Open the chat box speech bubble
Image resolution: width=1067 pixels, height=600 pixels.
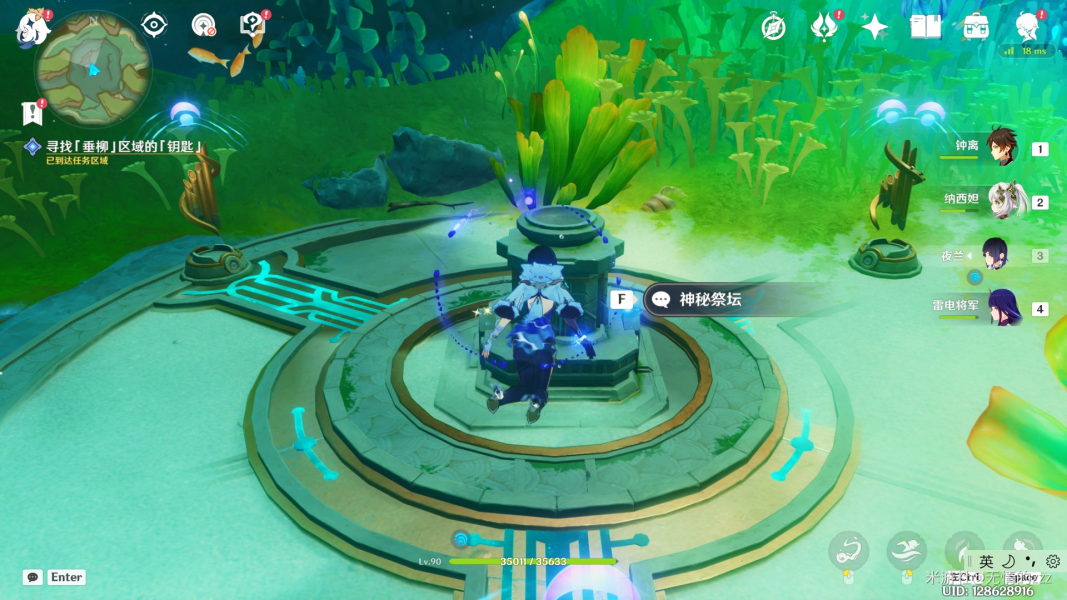[33, 577]
